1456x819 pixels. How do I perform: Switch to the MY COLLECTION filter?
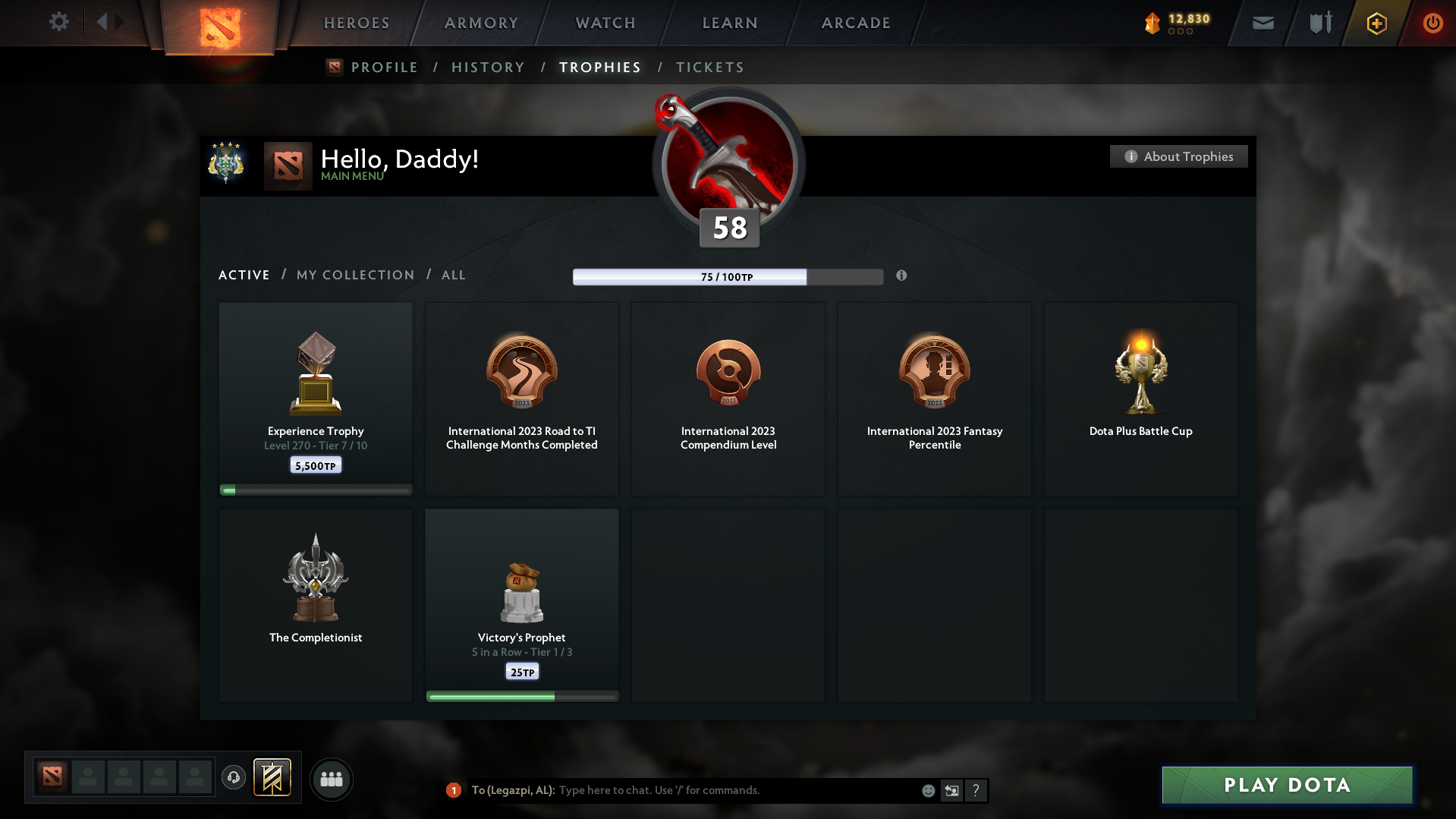pyautogui.click(x=354, y=275)
